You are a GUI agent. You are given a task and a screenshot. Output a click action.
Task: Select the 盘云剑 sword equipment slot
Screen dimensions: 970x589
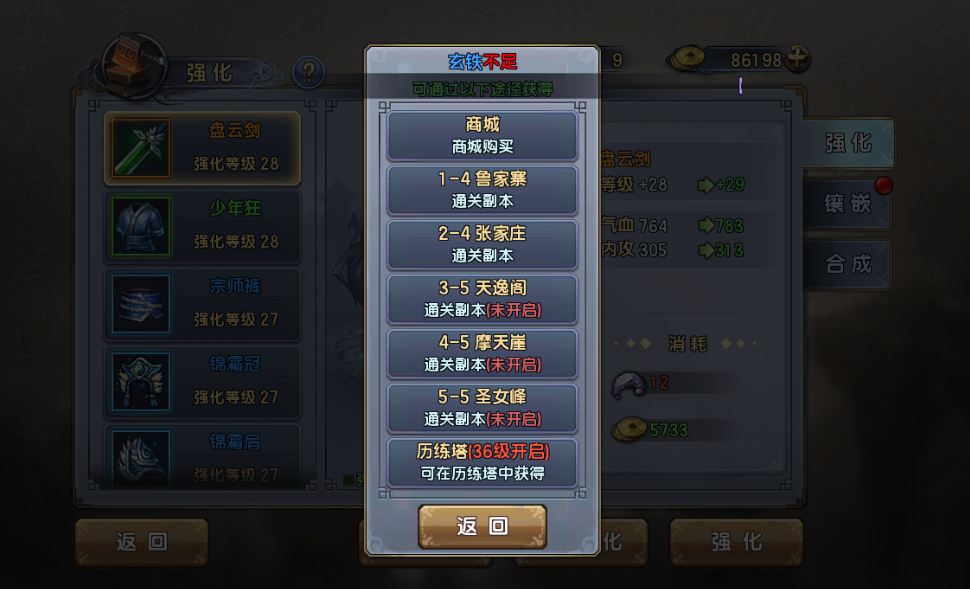pos(202,148)
